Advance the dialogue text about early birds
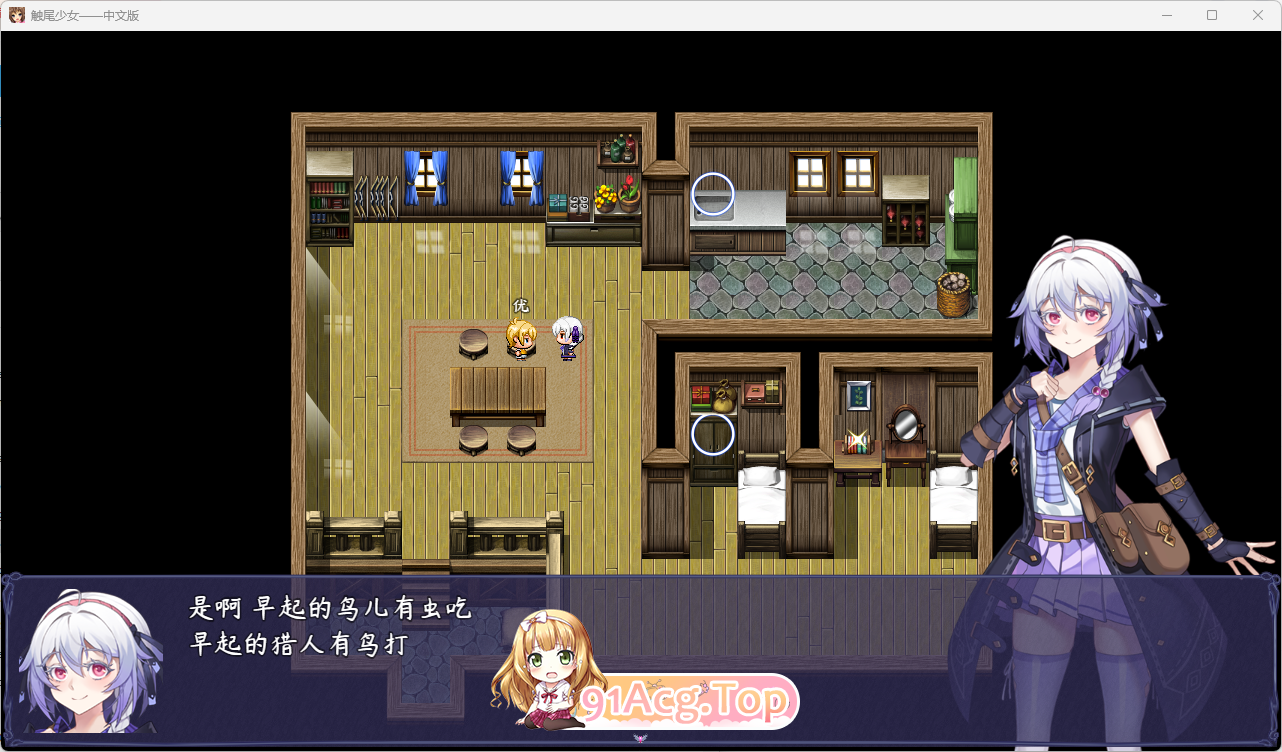The width and height of the screenshot is (1282, 752). [330, 622]
